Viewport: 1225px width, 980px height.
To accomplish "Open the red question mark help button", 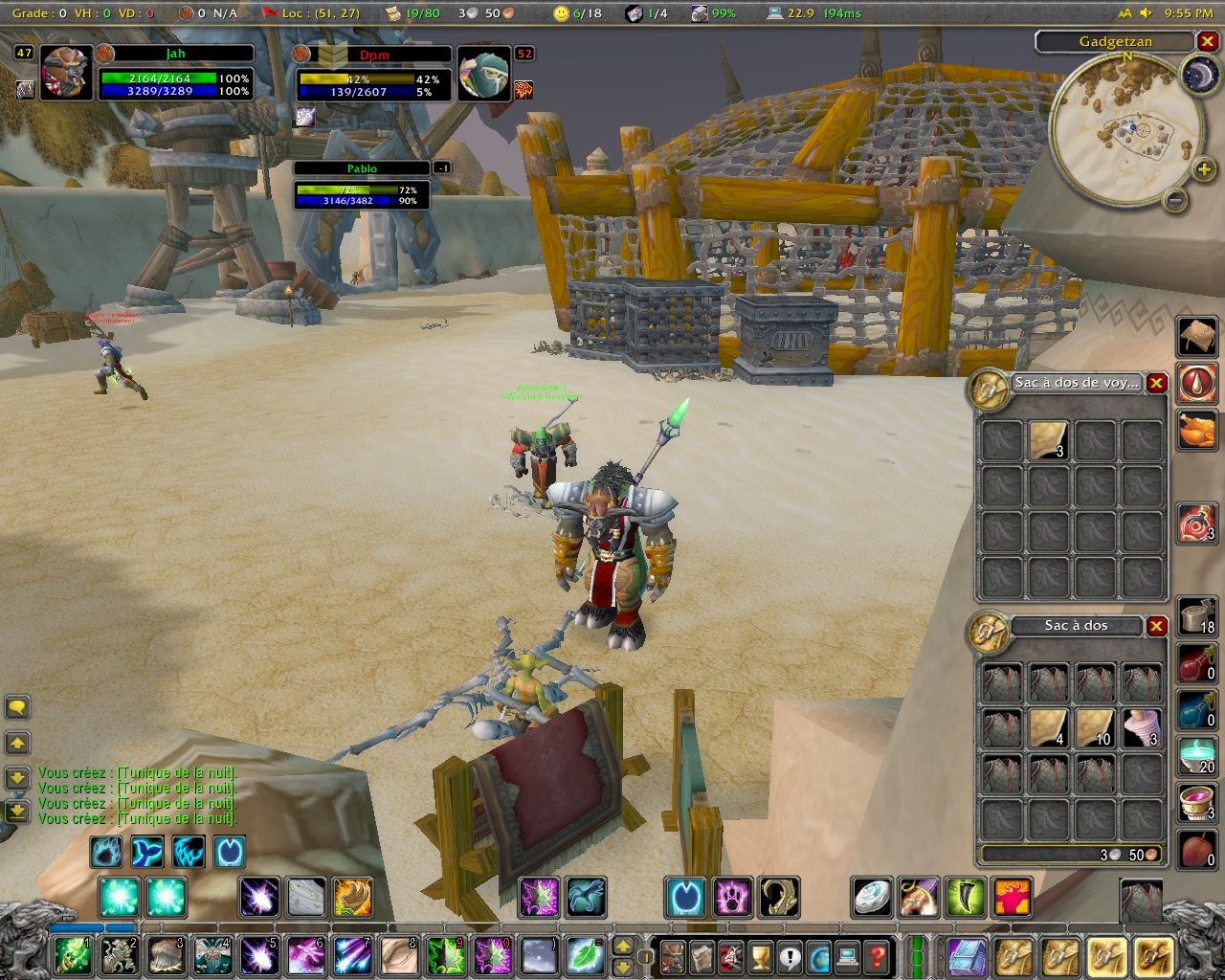I will click(876, 955).
